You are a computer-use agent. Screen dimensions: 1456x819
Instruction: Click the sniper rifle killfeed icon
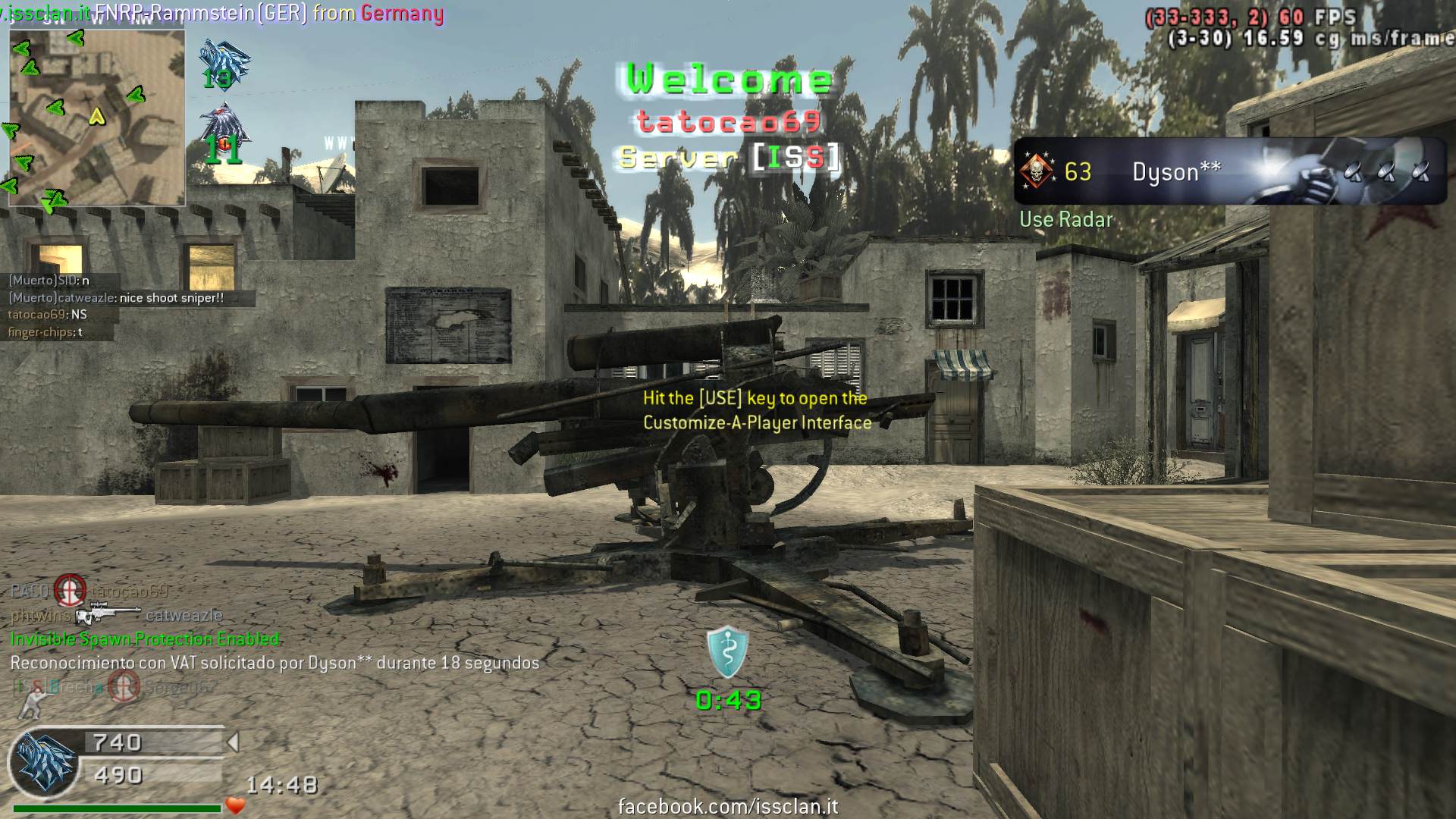pos(108,615)
